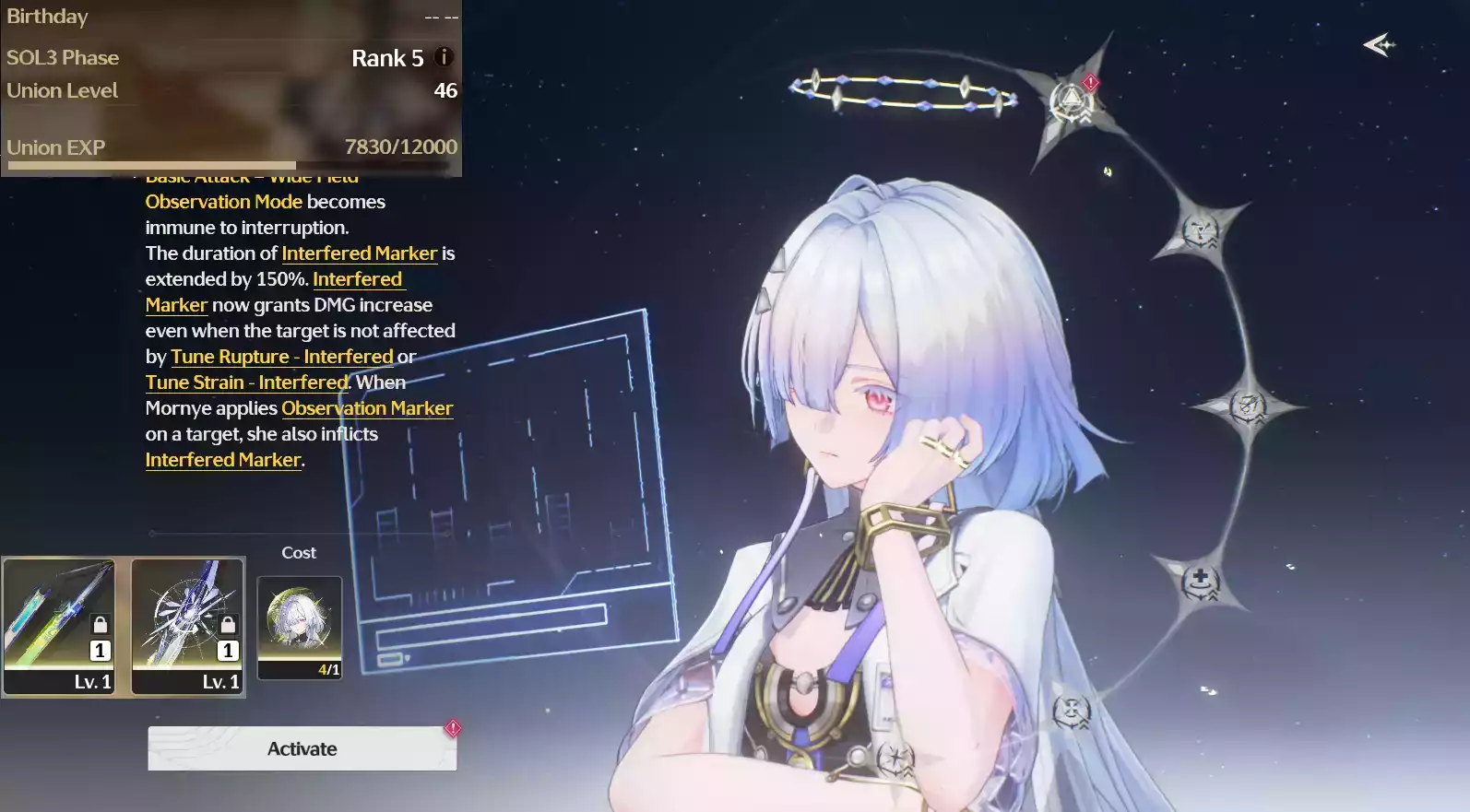Screen dimensions: 1470x812
Task: Go back using the white arrow
Action: point(1379,44)
